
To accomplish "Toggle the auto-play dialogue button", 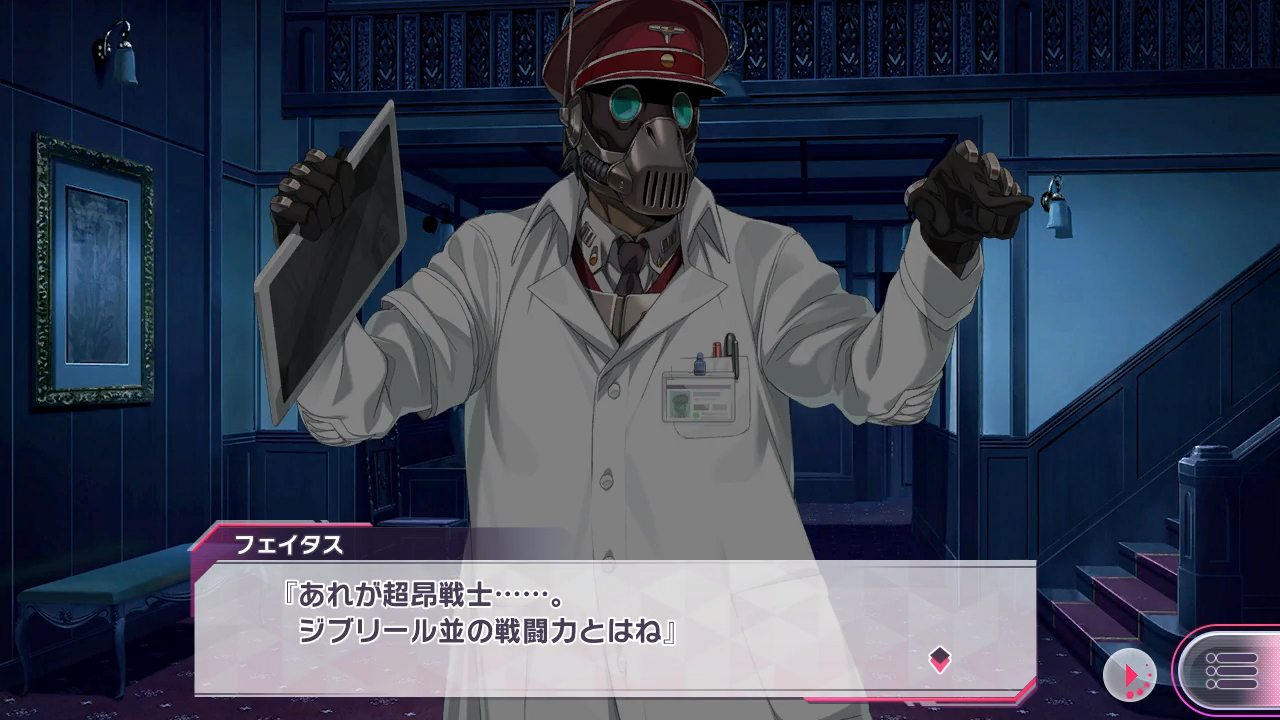I will pos(1130,676).
